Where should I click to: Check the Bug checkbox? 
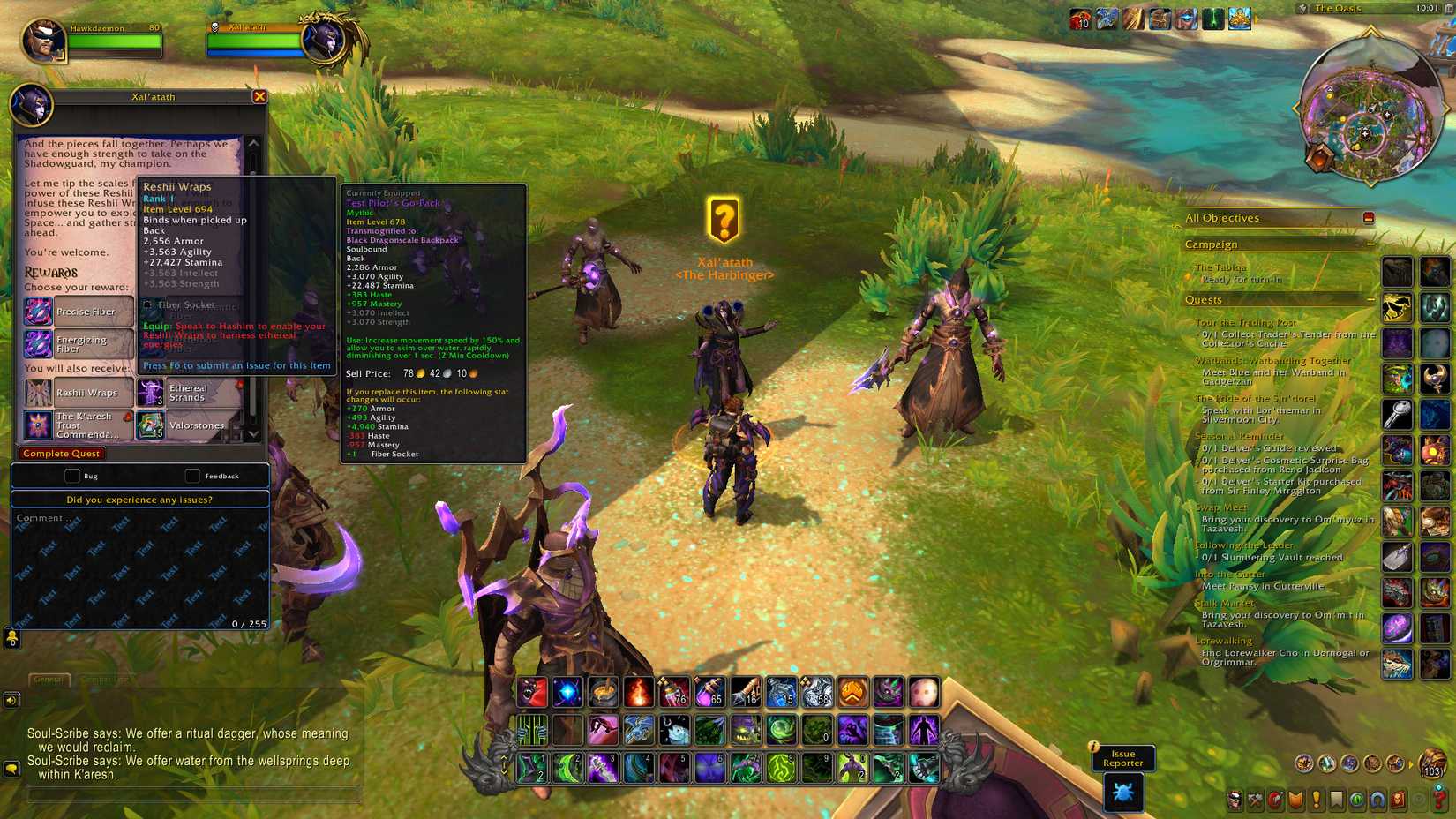click(x=72, y=476)
